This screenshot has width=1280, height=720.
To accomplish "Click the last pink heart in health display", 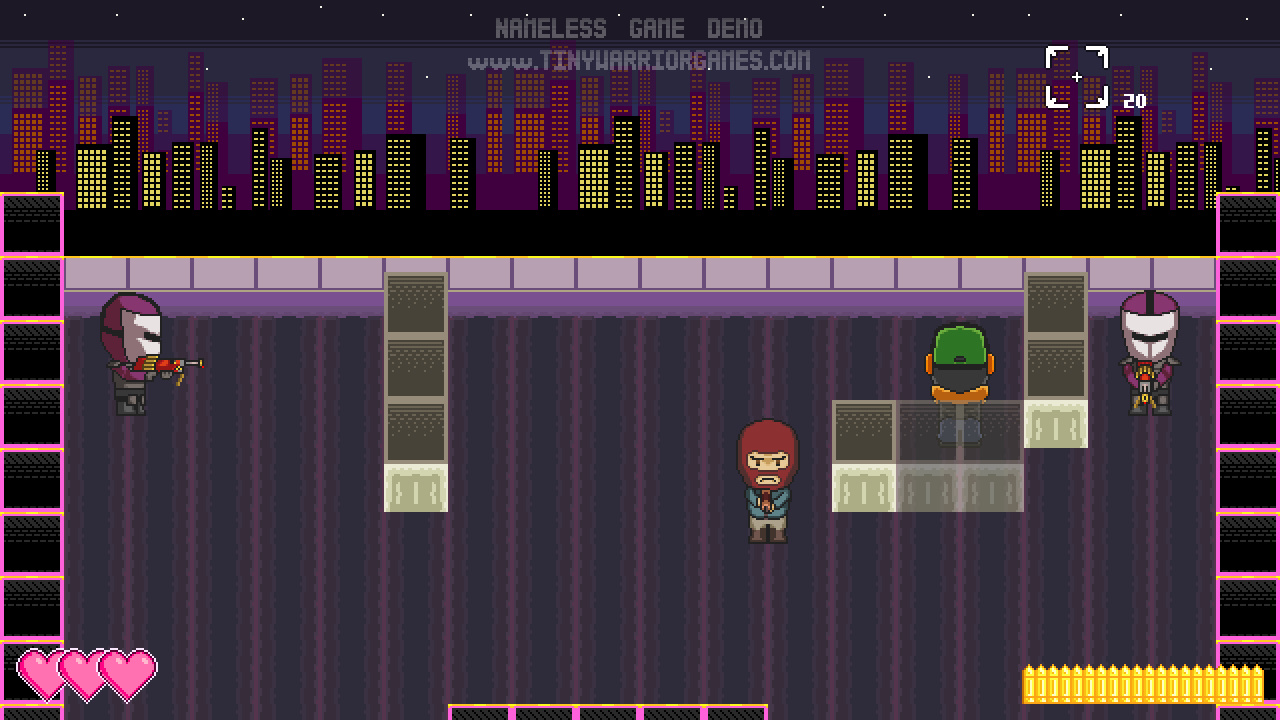I will (128, 673).
